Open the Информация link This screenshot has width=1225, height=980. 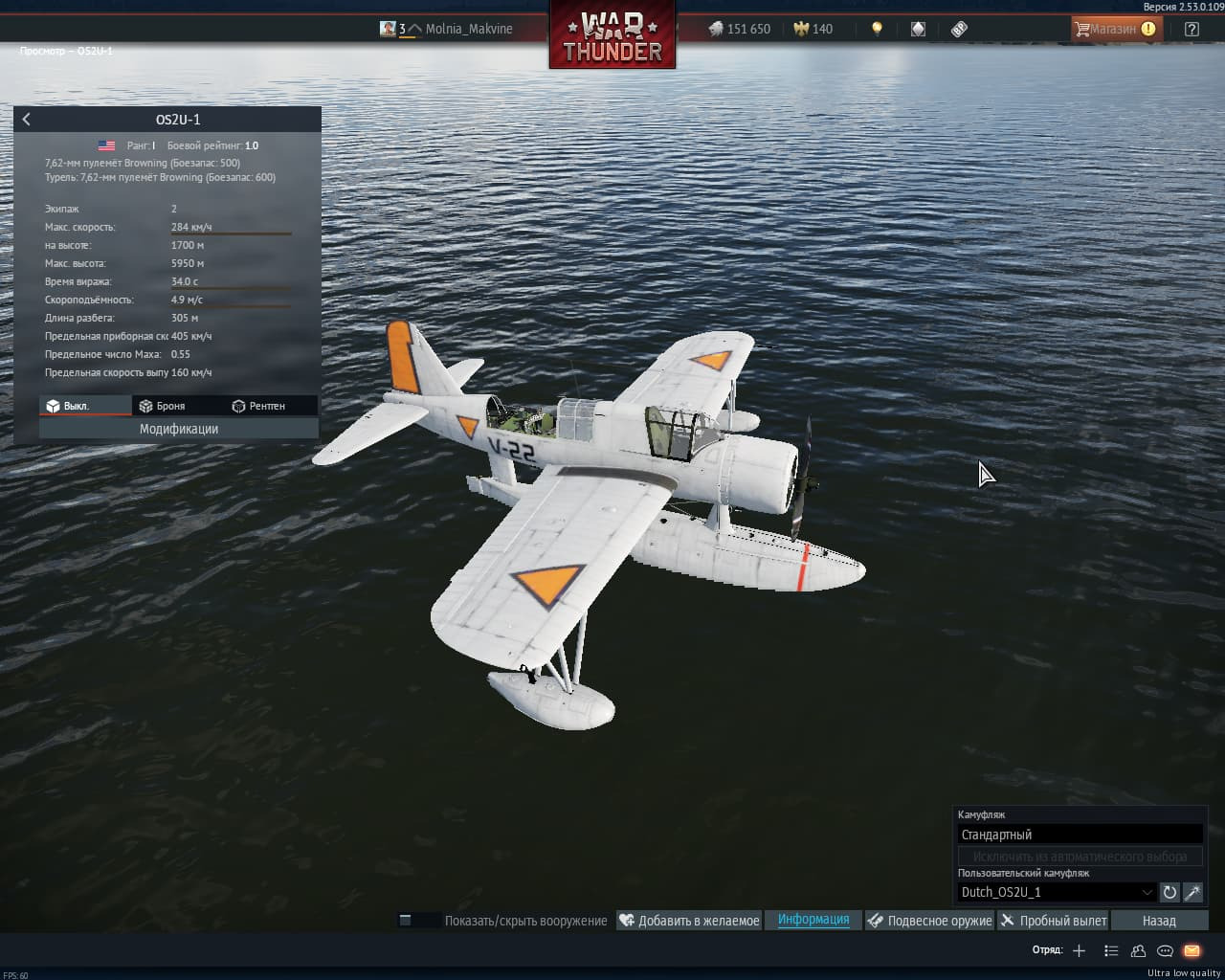813,920
